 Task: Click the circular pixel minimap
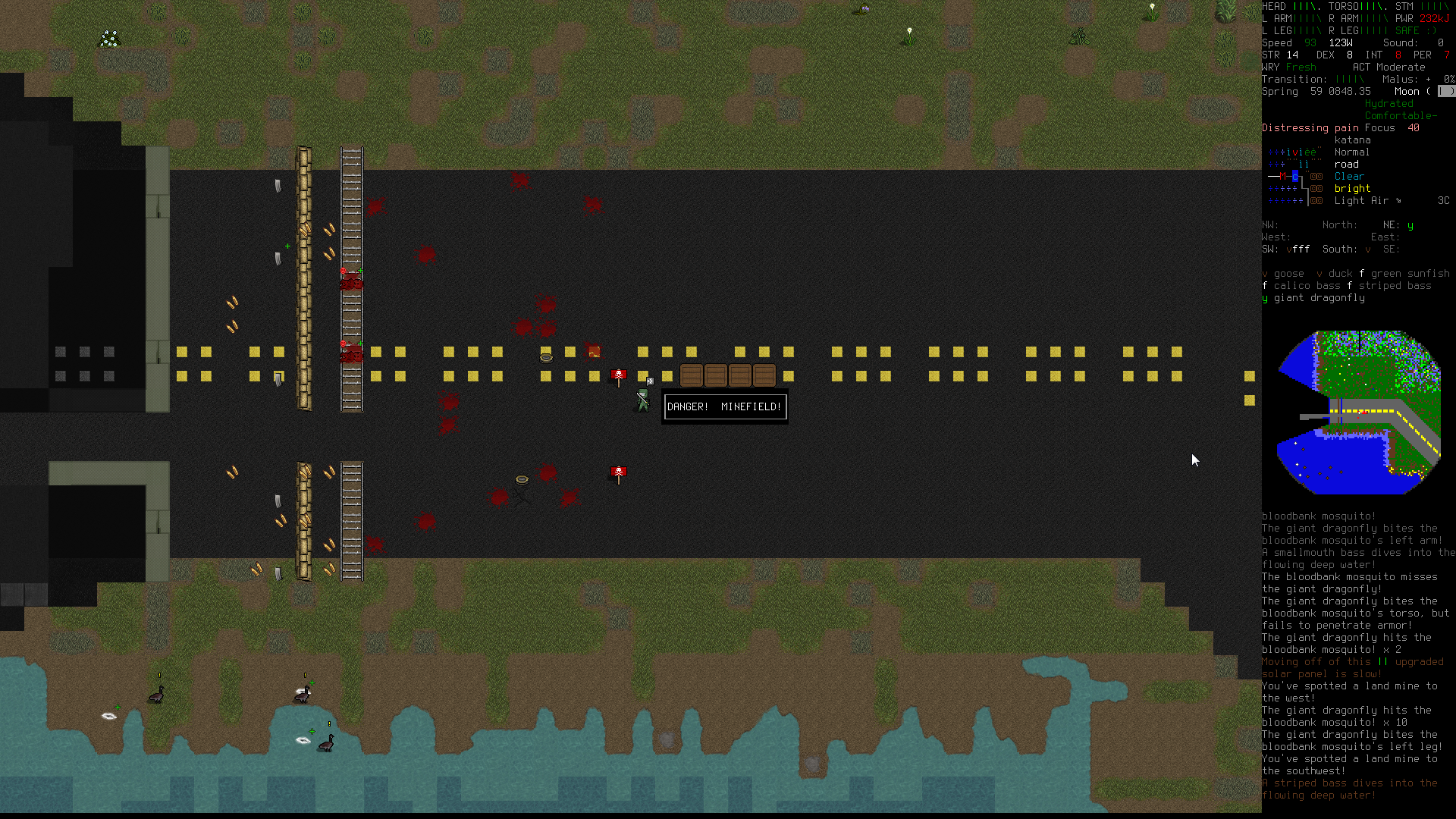pyautogui.click(x=1358, y=412)
